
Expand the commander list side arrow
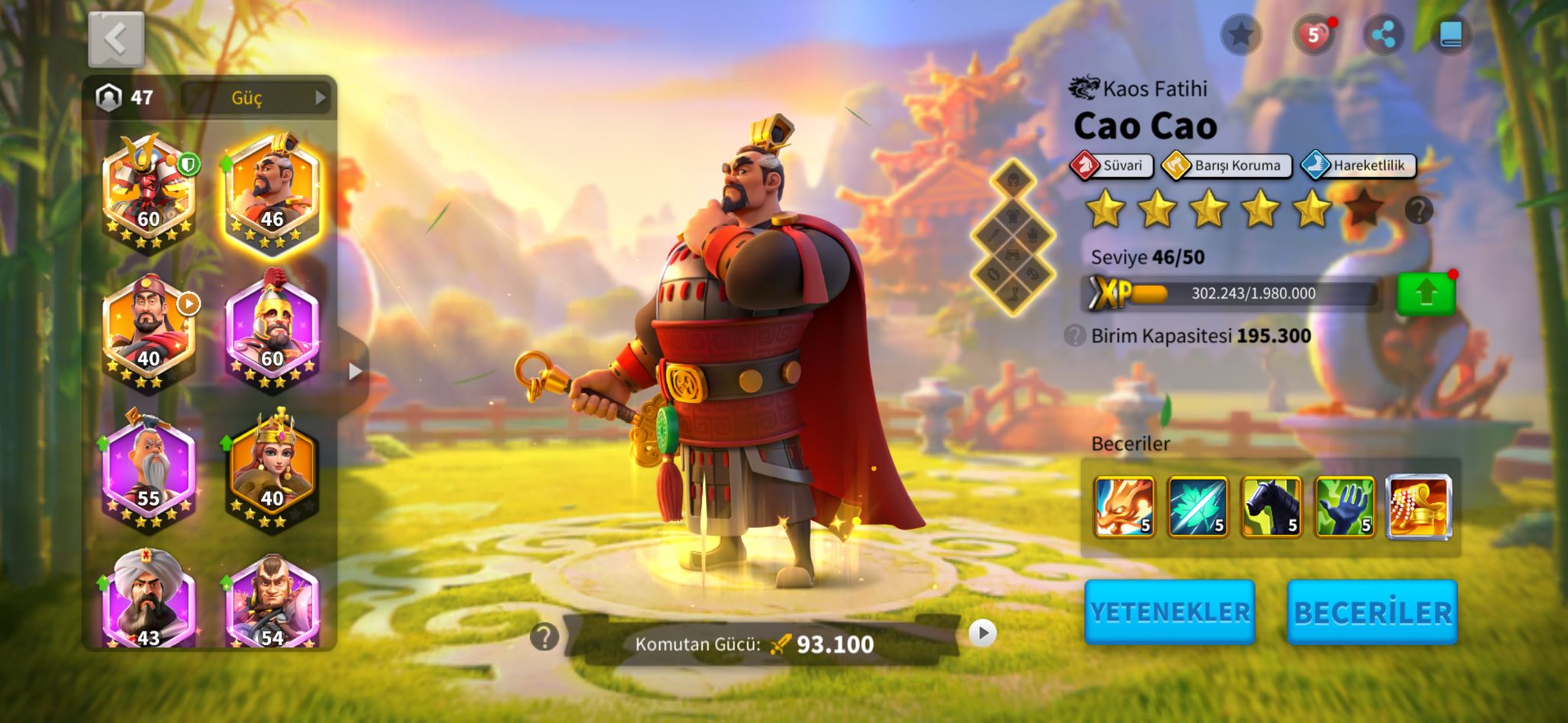pos(354,372)
